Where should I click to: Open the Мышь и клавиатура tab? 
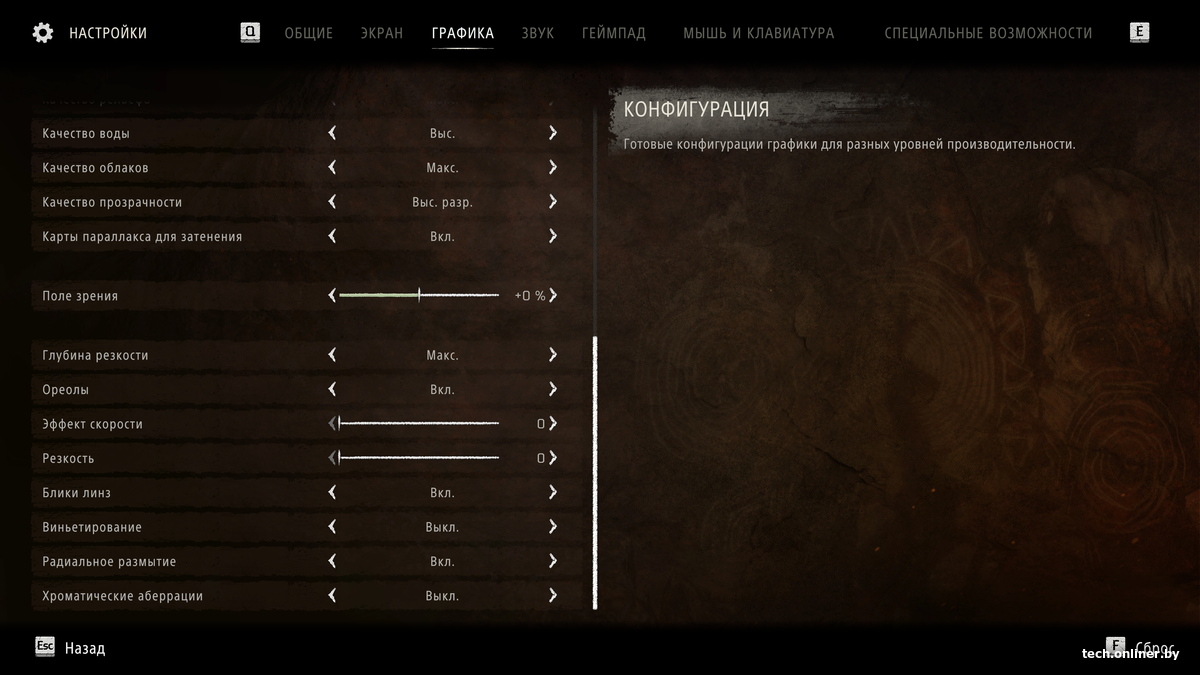coord(758,33)
